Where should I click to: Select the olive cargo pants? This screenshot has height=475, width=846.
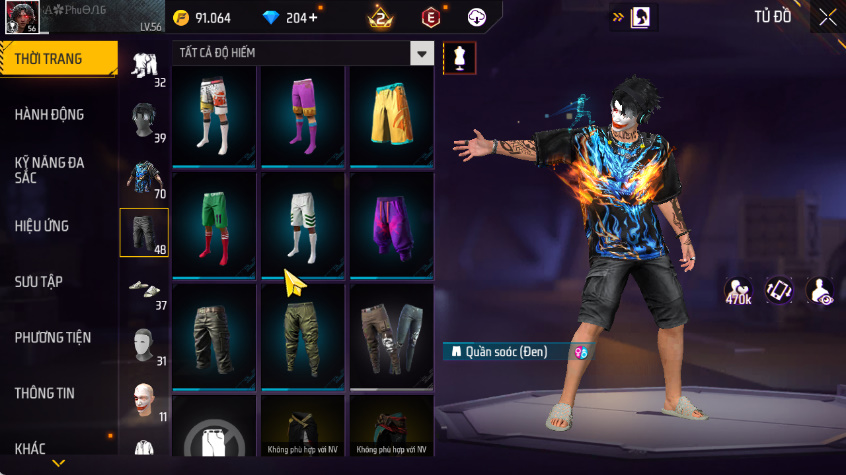302,335
